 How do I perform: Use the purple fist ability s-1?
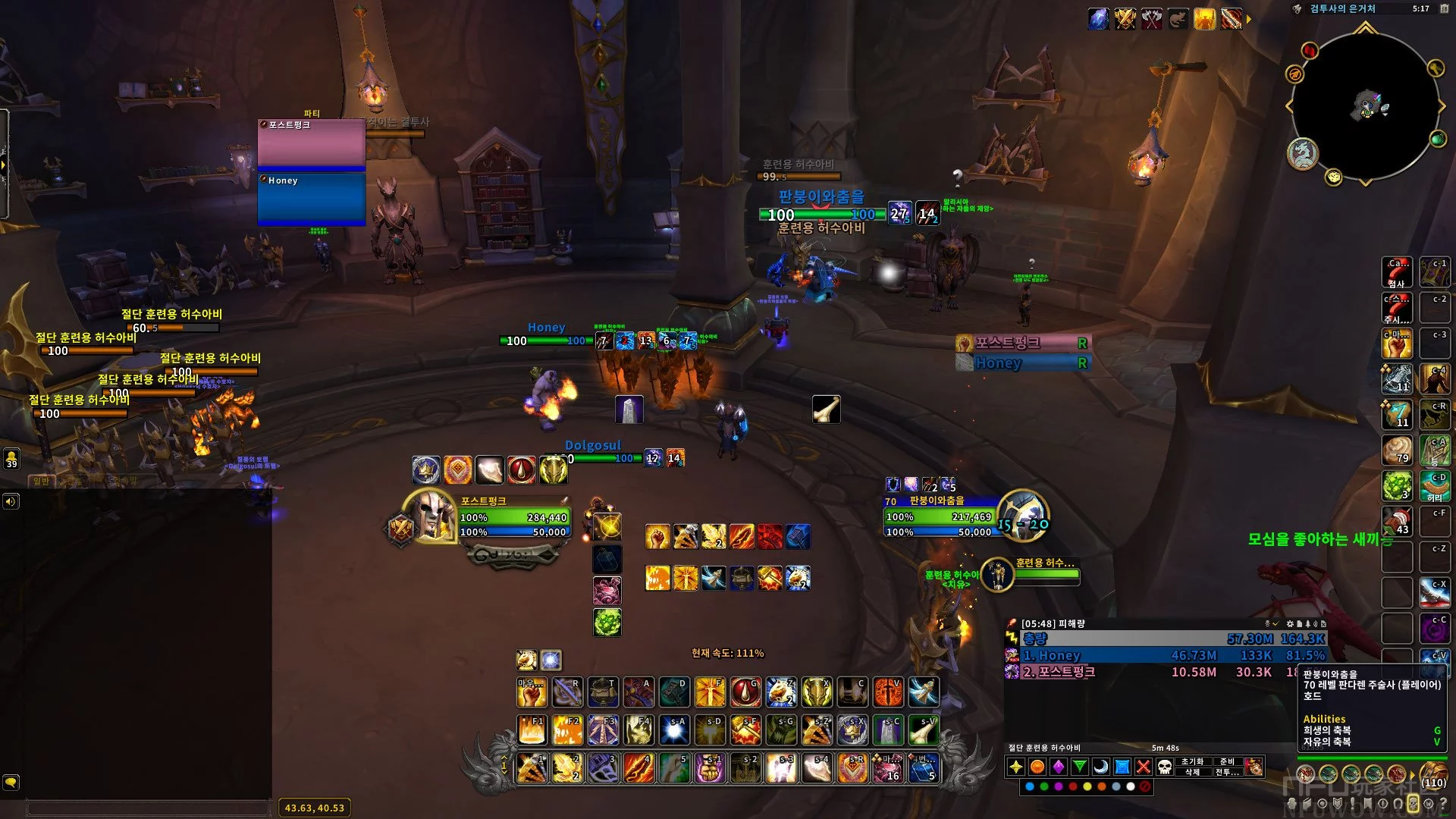[710, 768]
